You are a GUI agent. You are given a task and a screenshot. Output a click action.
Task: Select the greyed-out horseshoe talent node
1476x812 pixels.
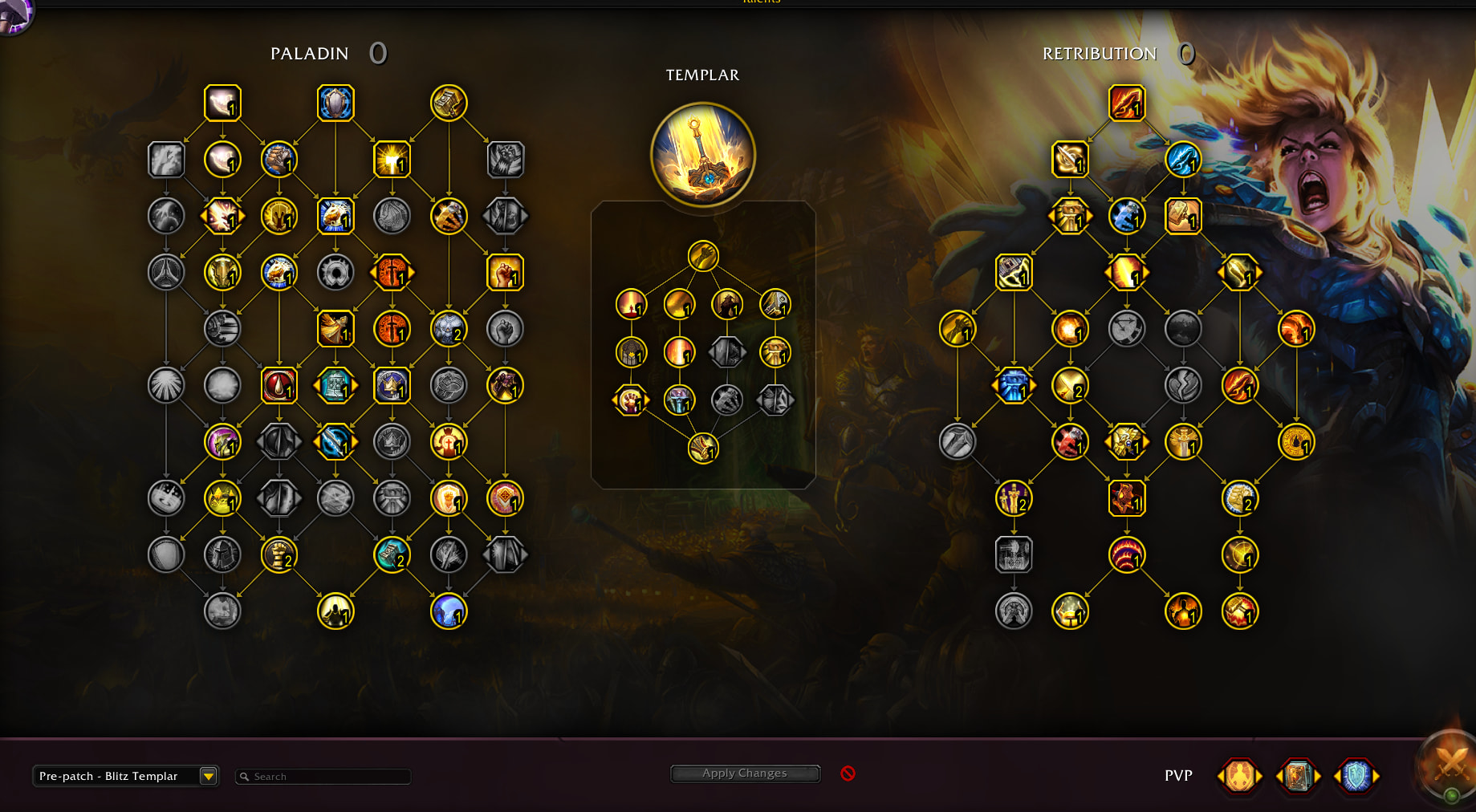[x=335, y=273]
